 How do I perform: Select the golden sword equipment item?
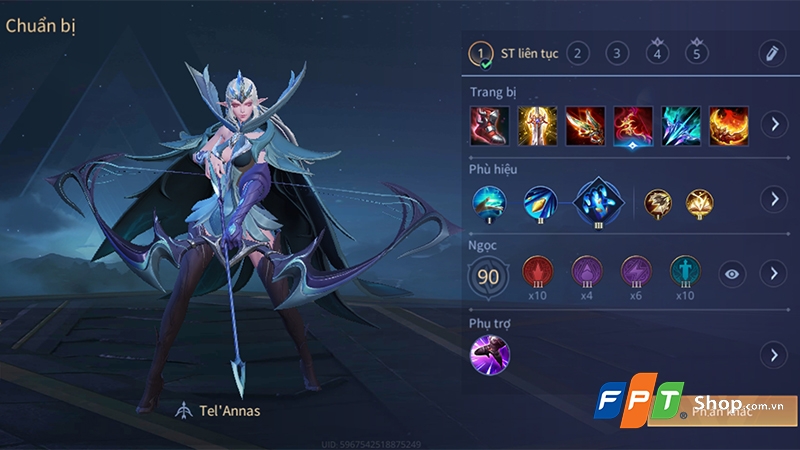click(538, 125)
